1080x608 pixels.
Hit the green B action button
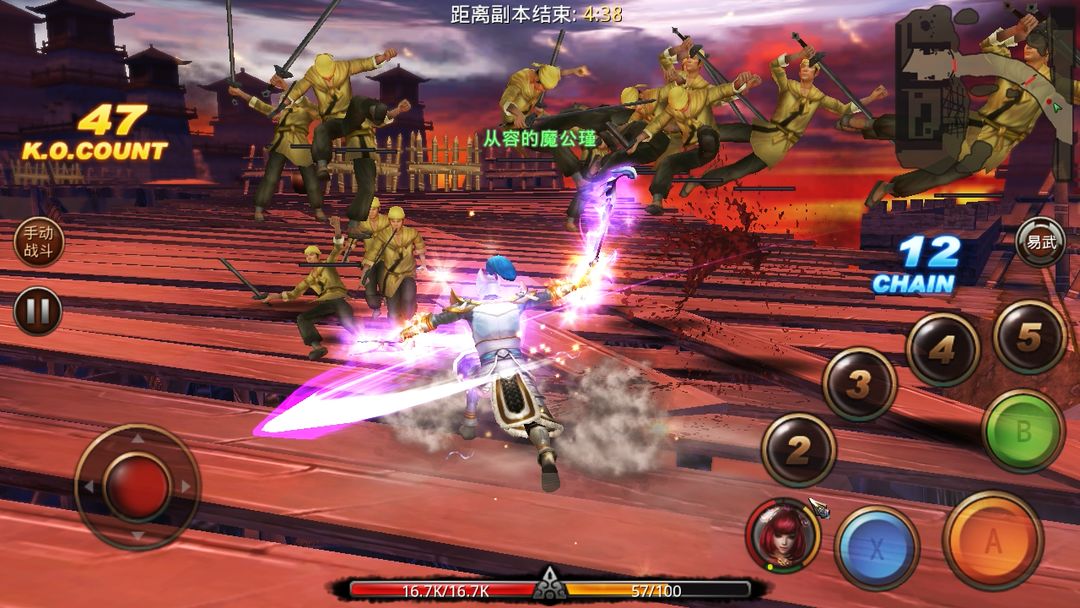click(x=1022, y=431)
